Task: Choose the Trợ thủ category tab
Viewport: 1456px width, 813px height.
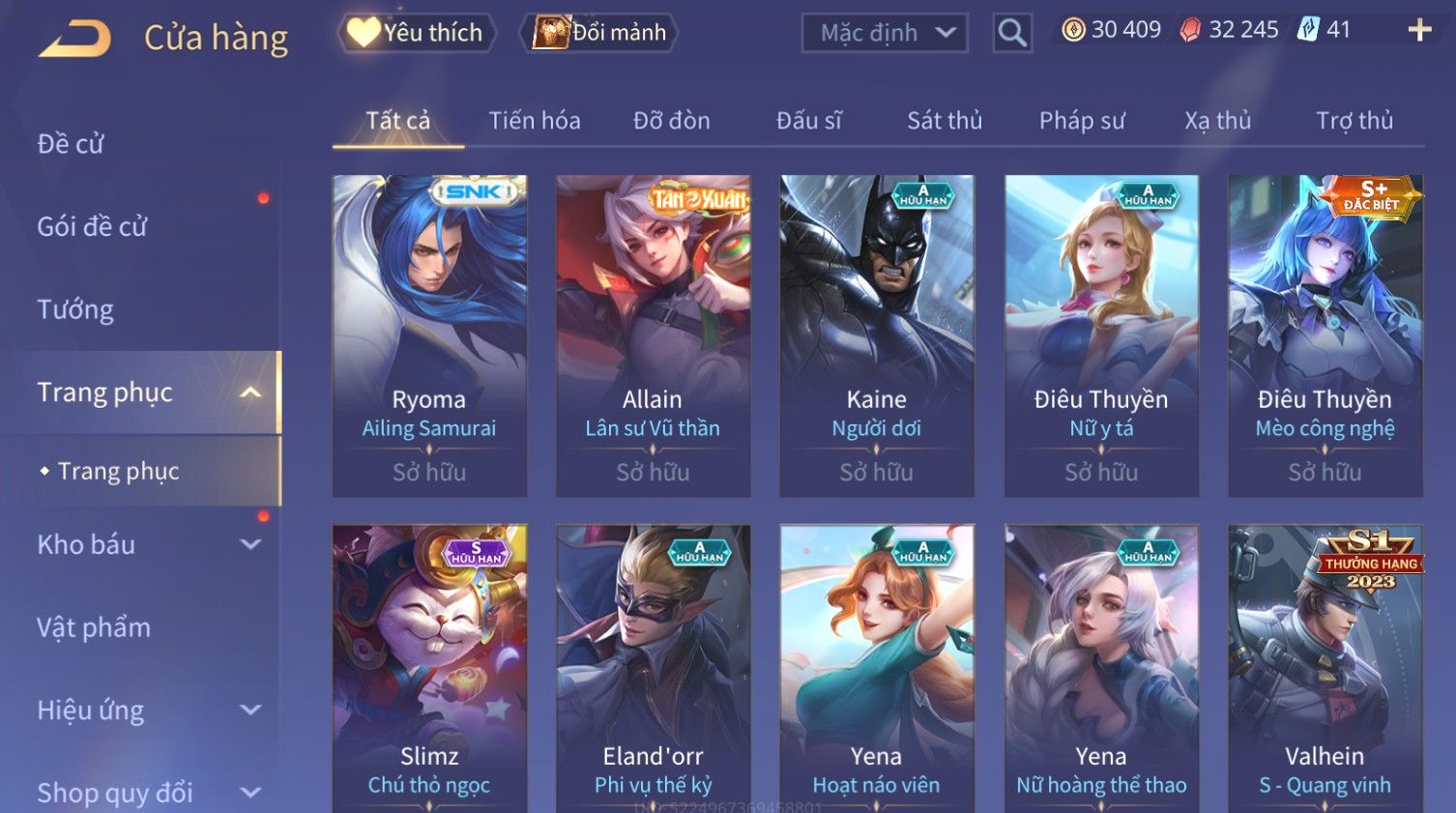Action: click(1354, 121)
